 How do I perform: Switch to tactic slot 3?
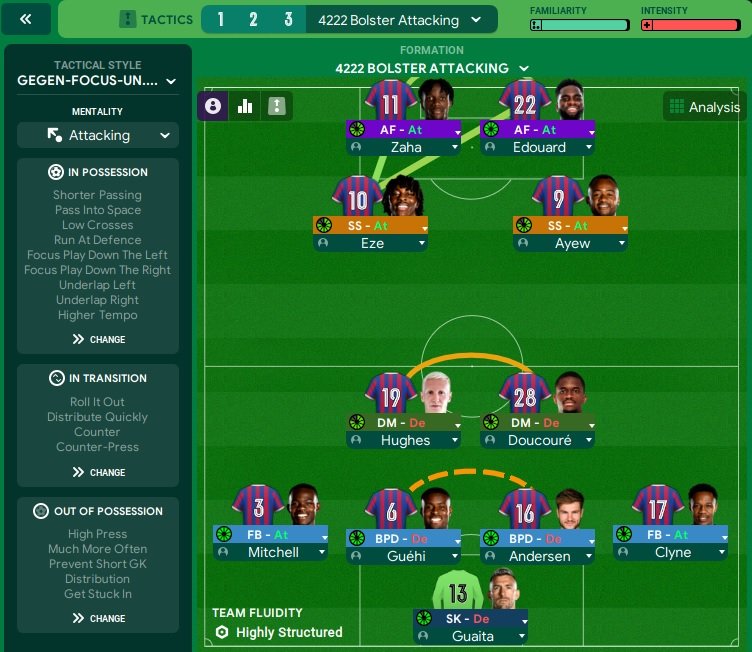point(288,20)
